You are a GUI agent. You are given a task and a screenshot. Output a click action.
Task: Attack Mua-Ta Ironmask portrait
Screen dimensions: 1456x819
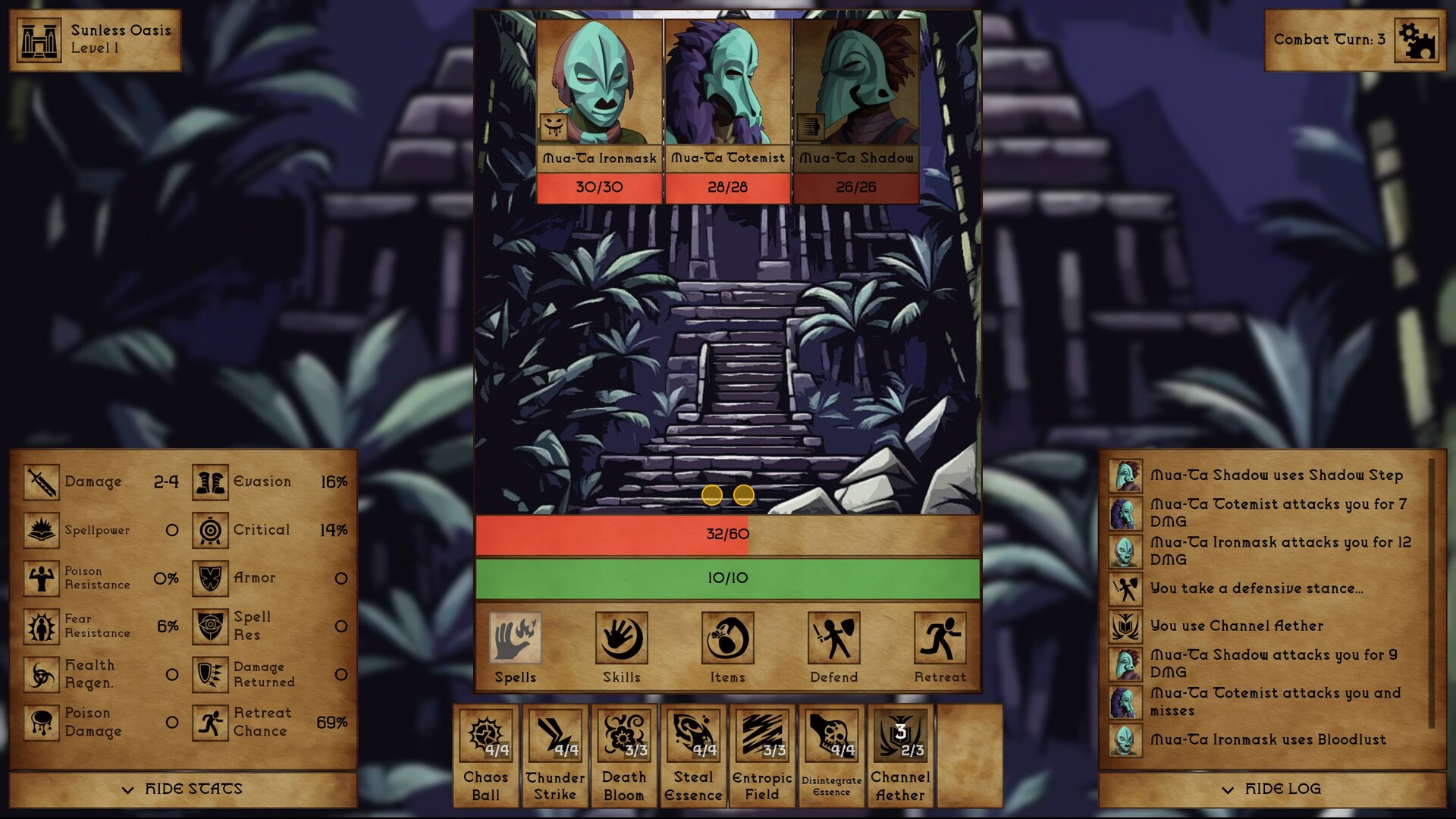598,80
